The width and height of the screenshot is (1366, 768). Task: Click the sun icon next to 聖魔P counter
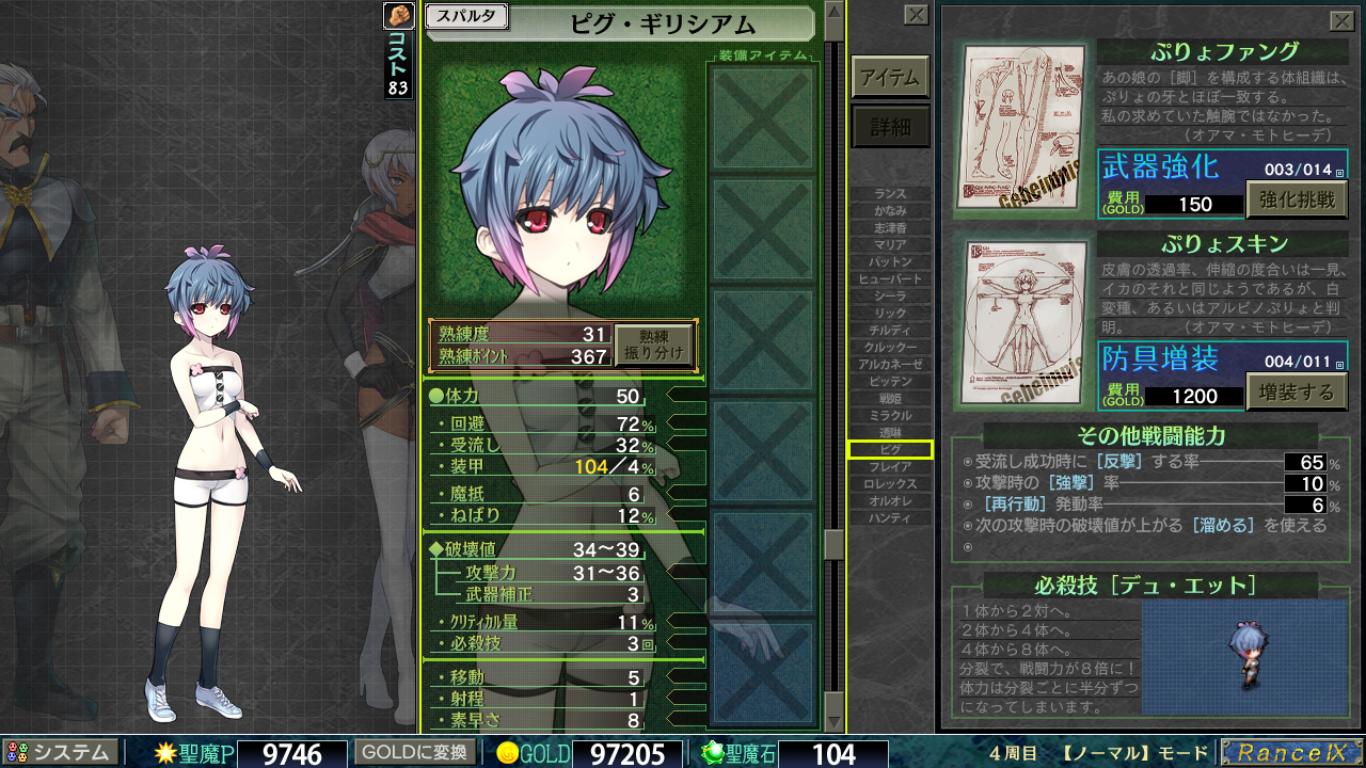pyautogui.click(x=168, y=753)
